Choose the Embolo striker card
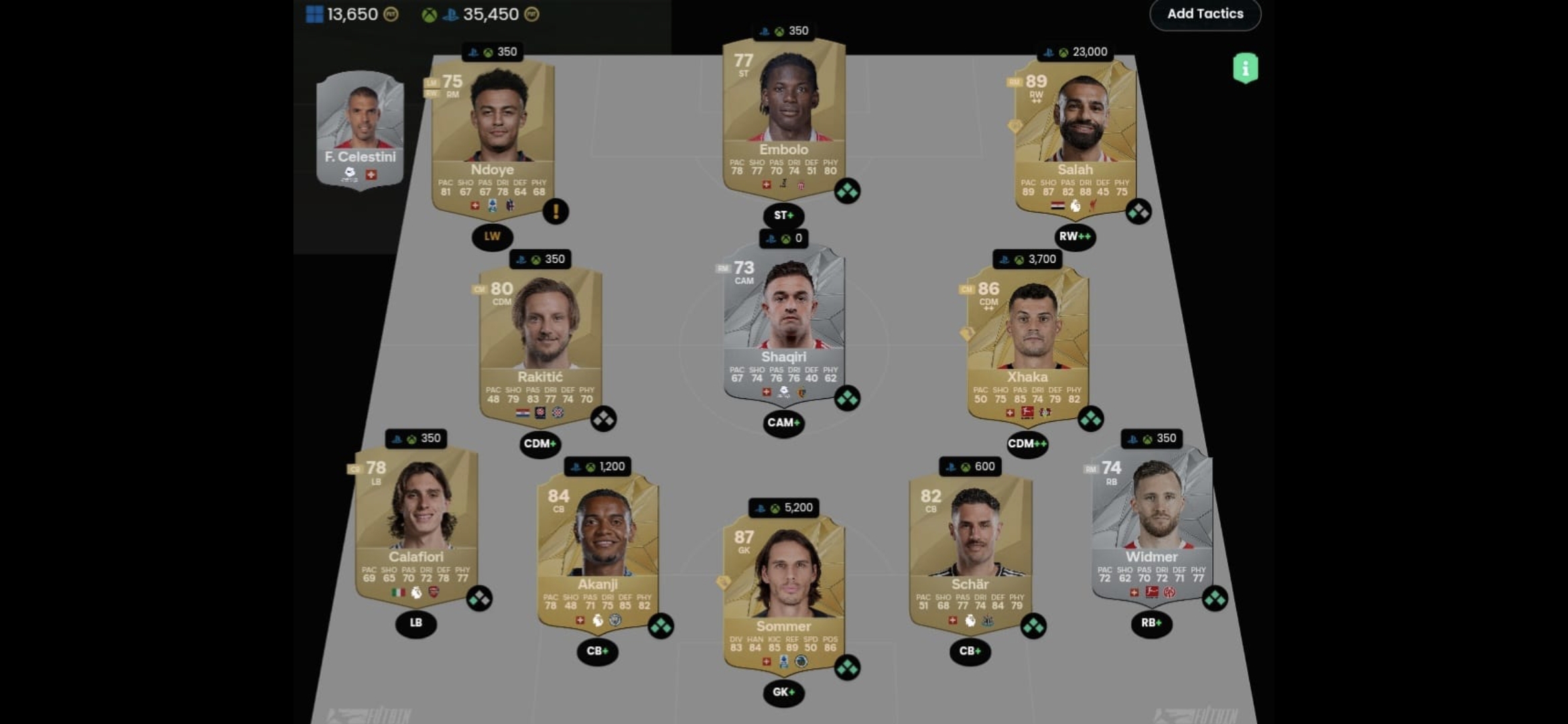Viewport: 1568px width, 724px height. (783, 115)
